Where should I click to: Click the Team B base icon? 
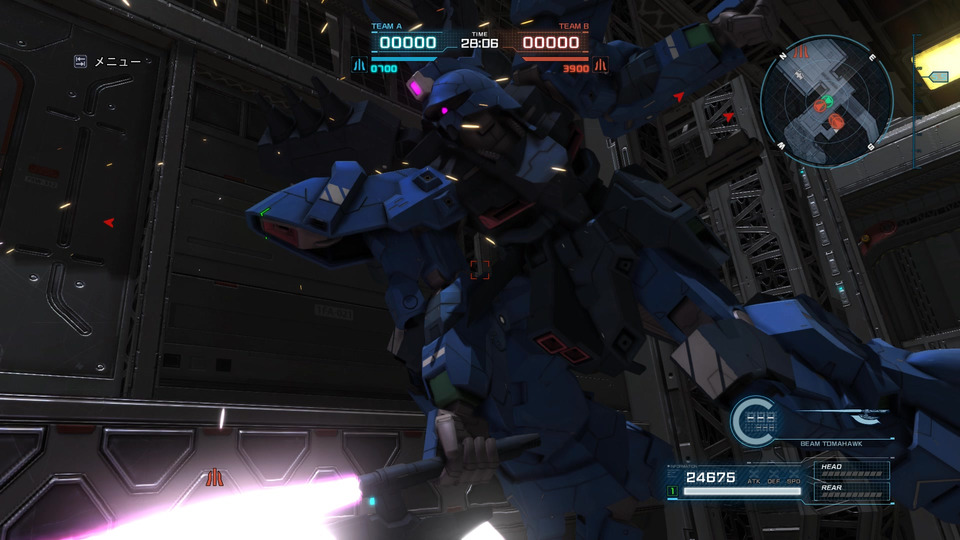[x=602, y=67]
